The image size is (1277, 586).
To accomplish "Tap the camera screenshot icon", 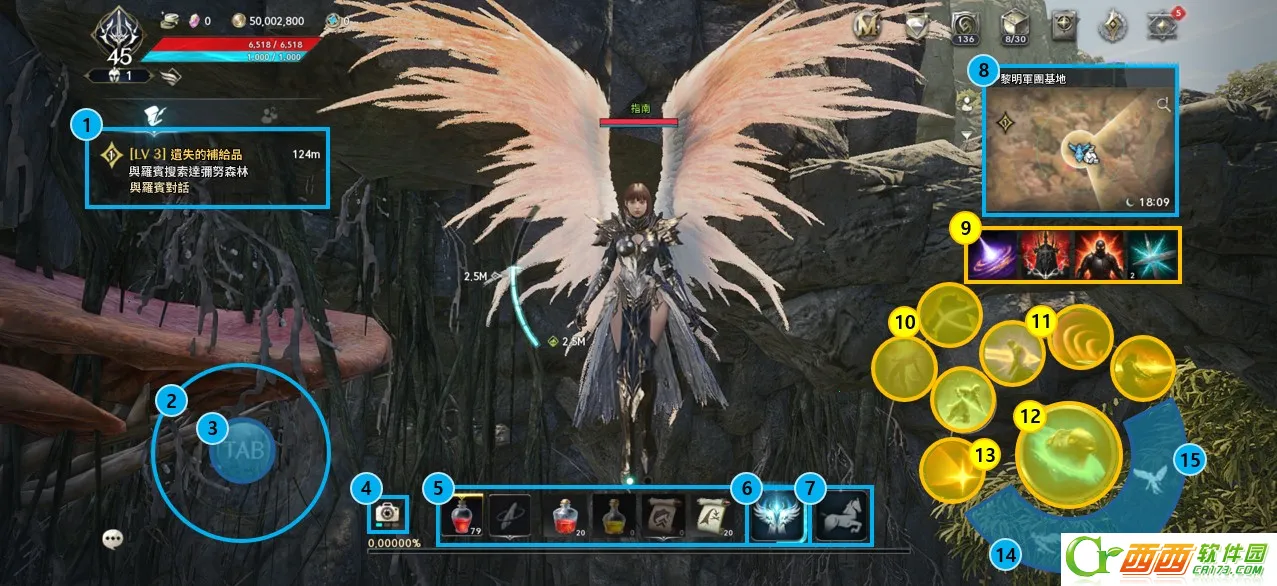I will [384, 513].
